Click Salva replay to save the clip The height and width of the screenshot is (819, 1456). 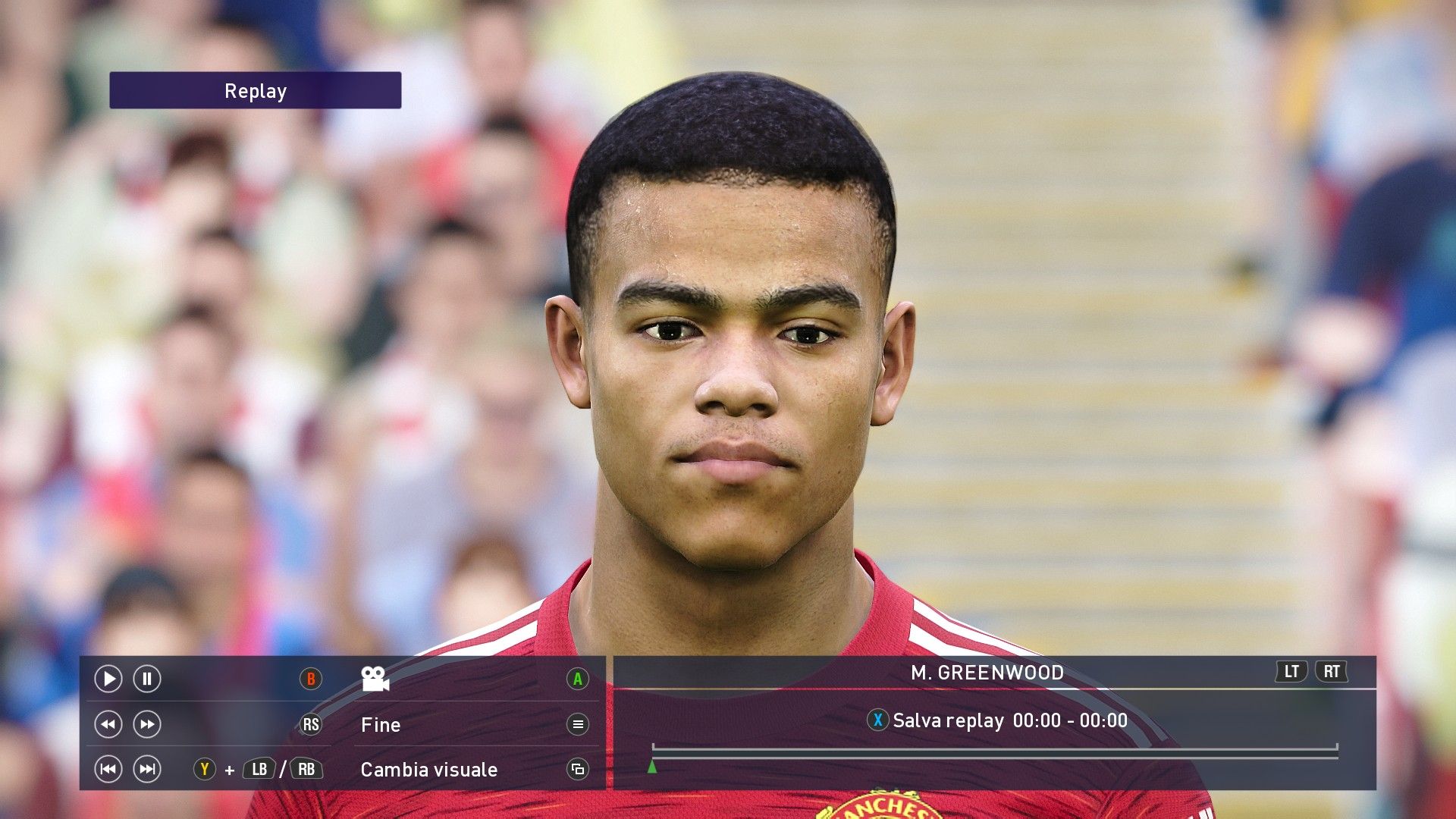click(948, 720)
